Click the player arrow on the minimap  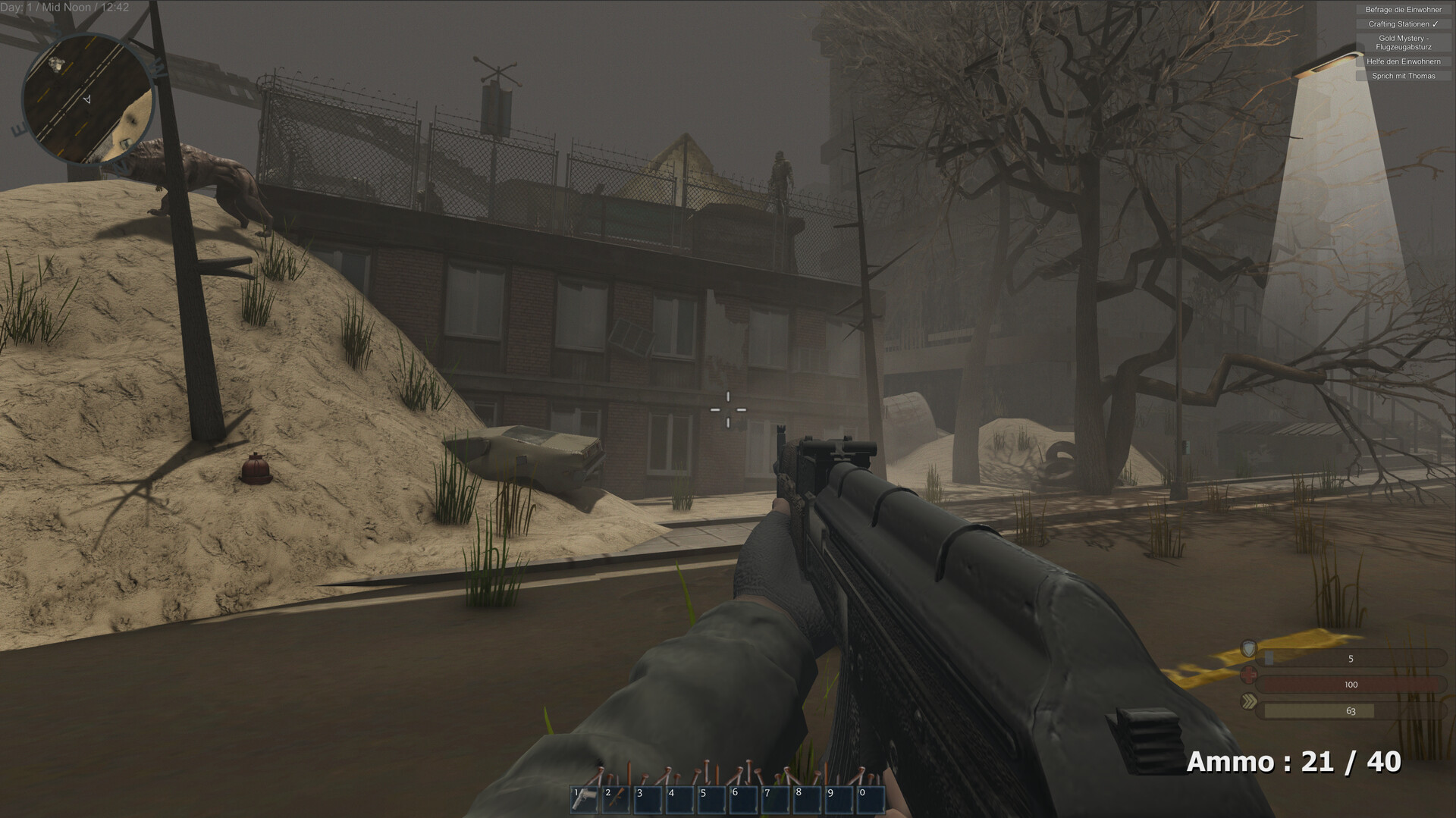pyautogui.click(x=88, y=99)
